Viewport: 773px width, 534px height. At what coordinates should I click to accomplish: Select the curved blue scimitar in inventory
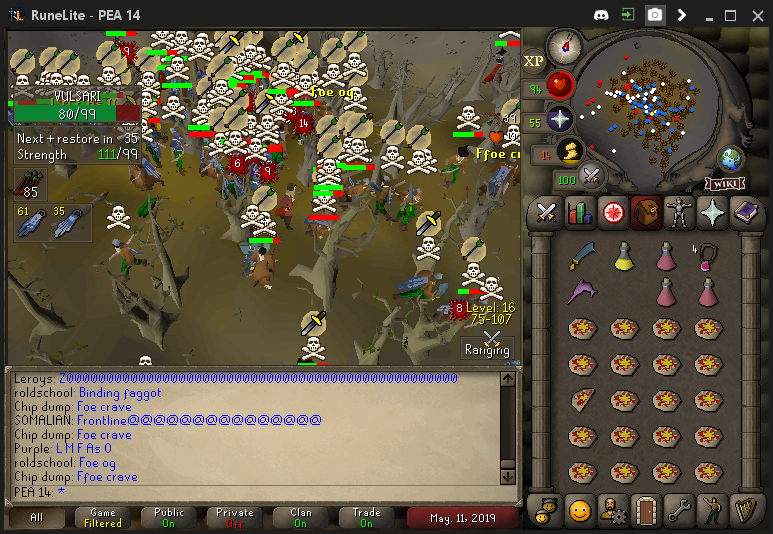tap(582, 258)
